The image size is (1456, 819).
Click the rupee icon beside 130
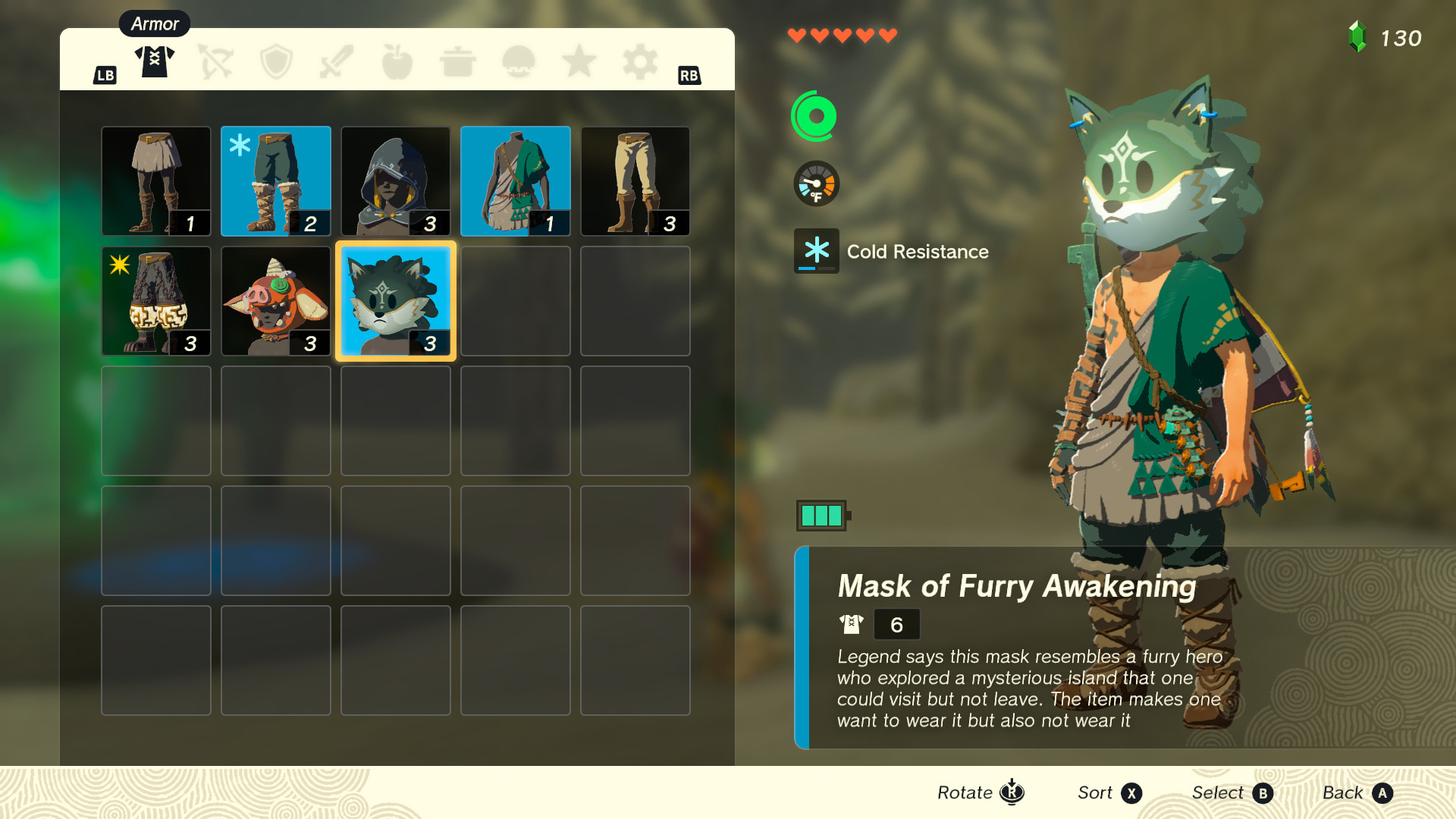point(1358,35)
